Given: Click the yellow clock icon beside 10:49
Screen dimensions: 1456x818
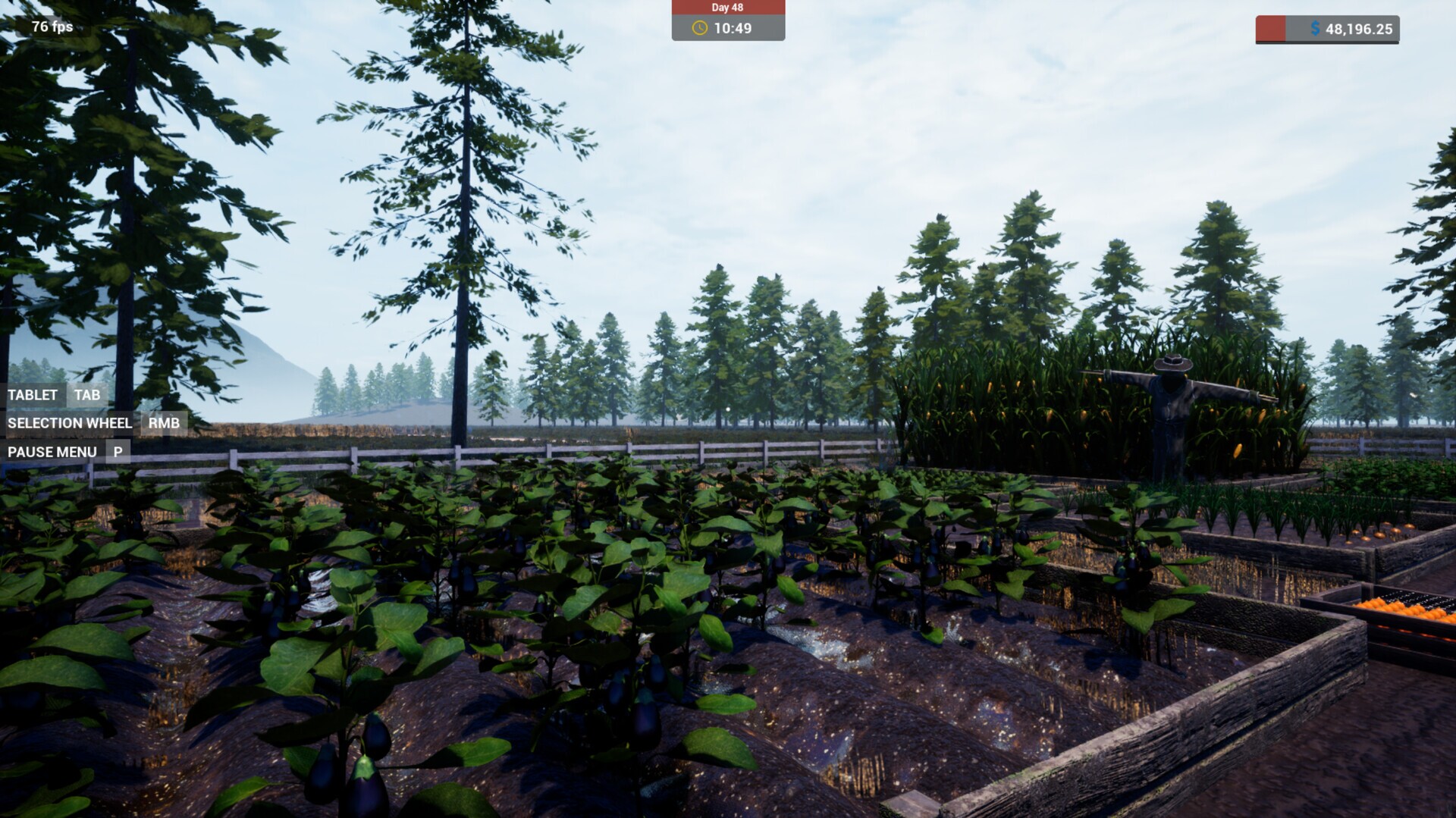Looking at the screenshot, I should (x=698, y=30).
